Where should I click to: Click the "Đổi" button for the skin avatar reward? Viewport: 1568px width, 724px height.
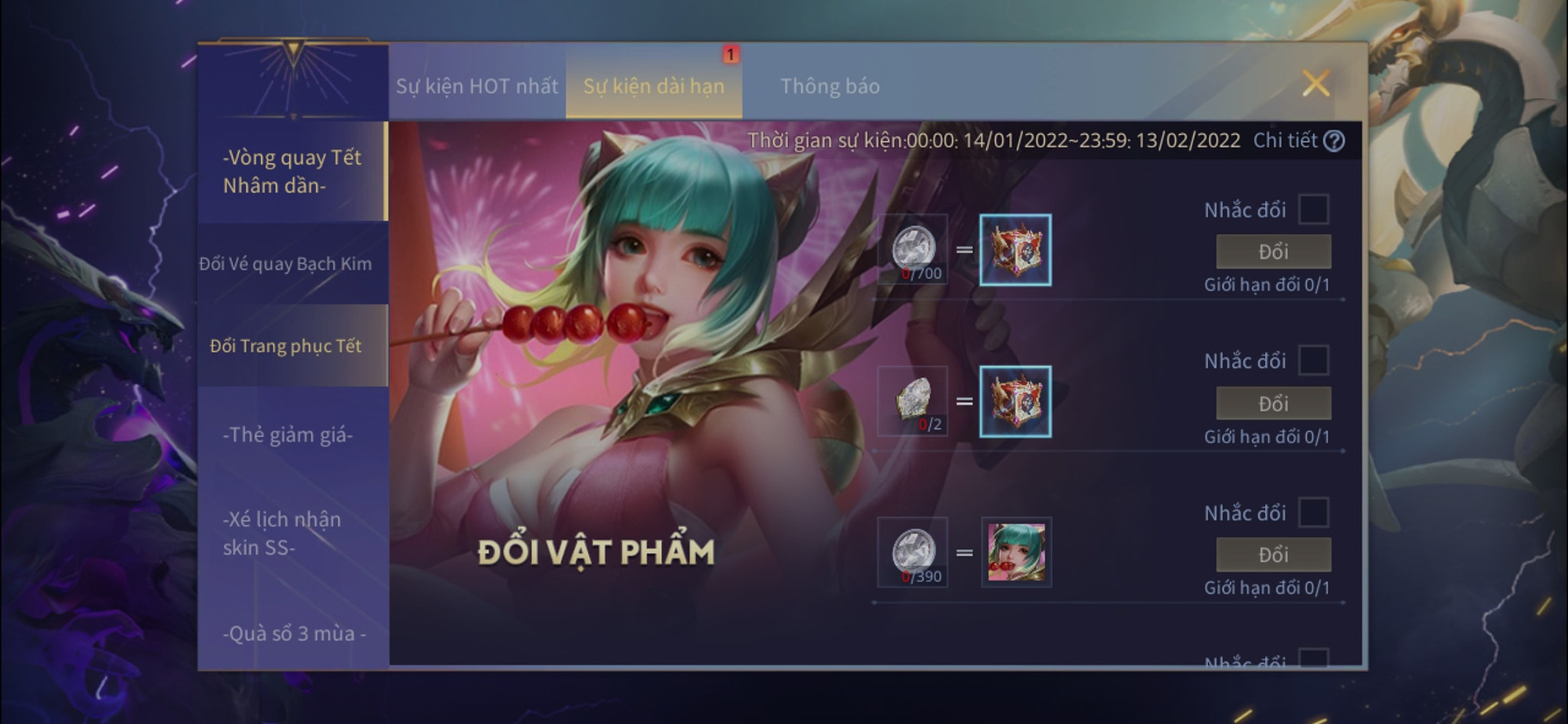(1272, 554)
